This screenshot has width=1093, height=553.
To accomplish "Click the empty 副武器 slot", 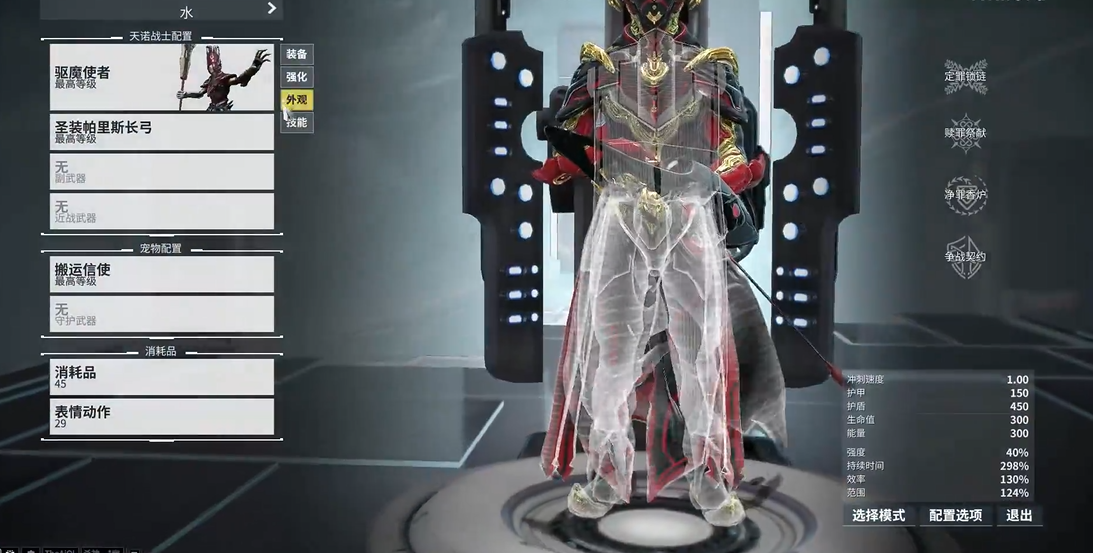I will (161, 172).
